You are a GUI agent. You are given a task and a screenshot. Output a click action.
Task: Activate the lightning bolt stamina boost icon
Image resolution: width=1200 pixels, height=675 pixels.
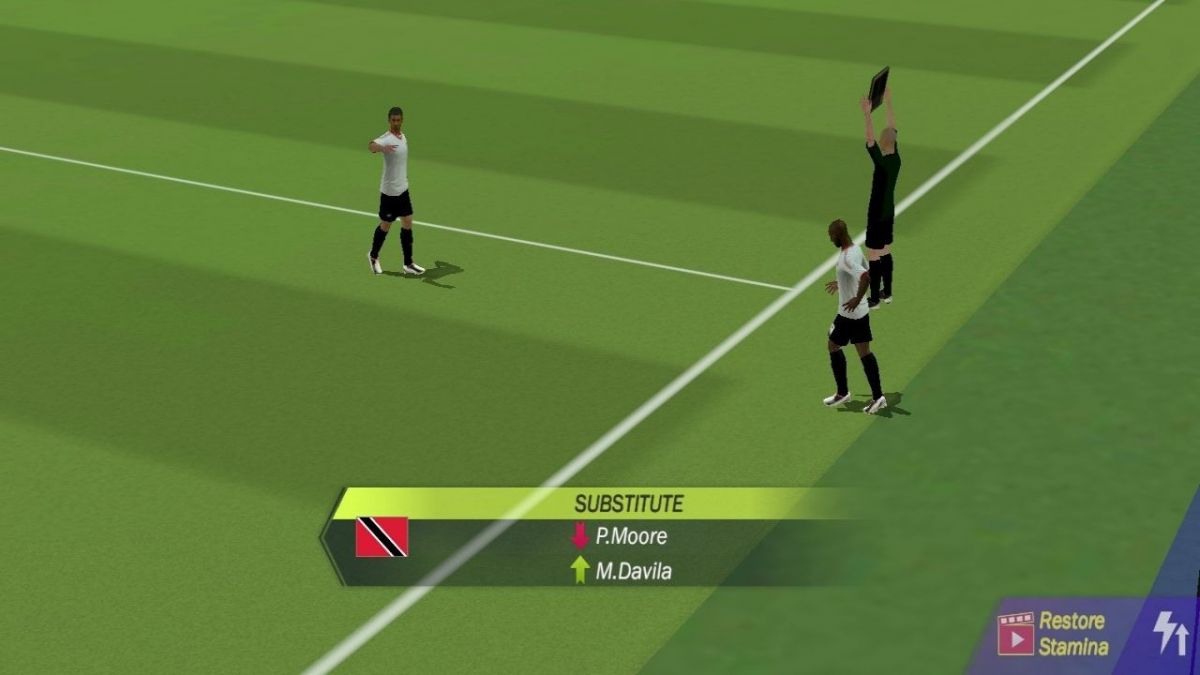[x=1170, y=634]
